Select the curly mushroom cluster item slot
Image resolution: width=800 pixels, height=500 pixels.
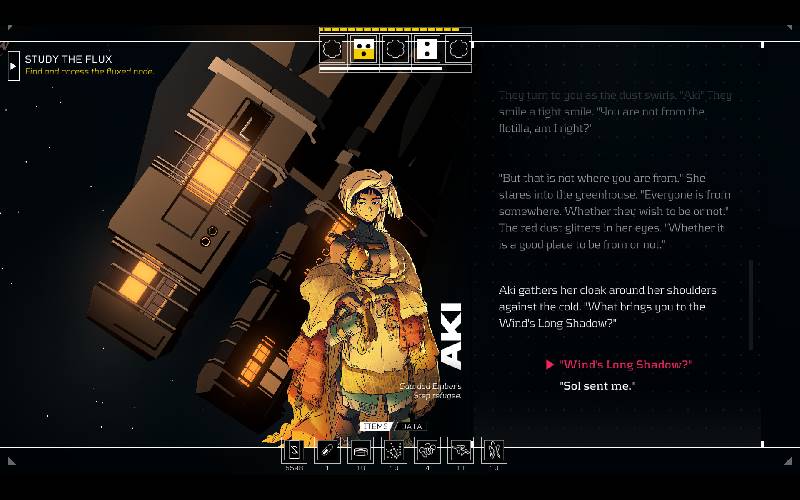[426, 451]
